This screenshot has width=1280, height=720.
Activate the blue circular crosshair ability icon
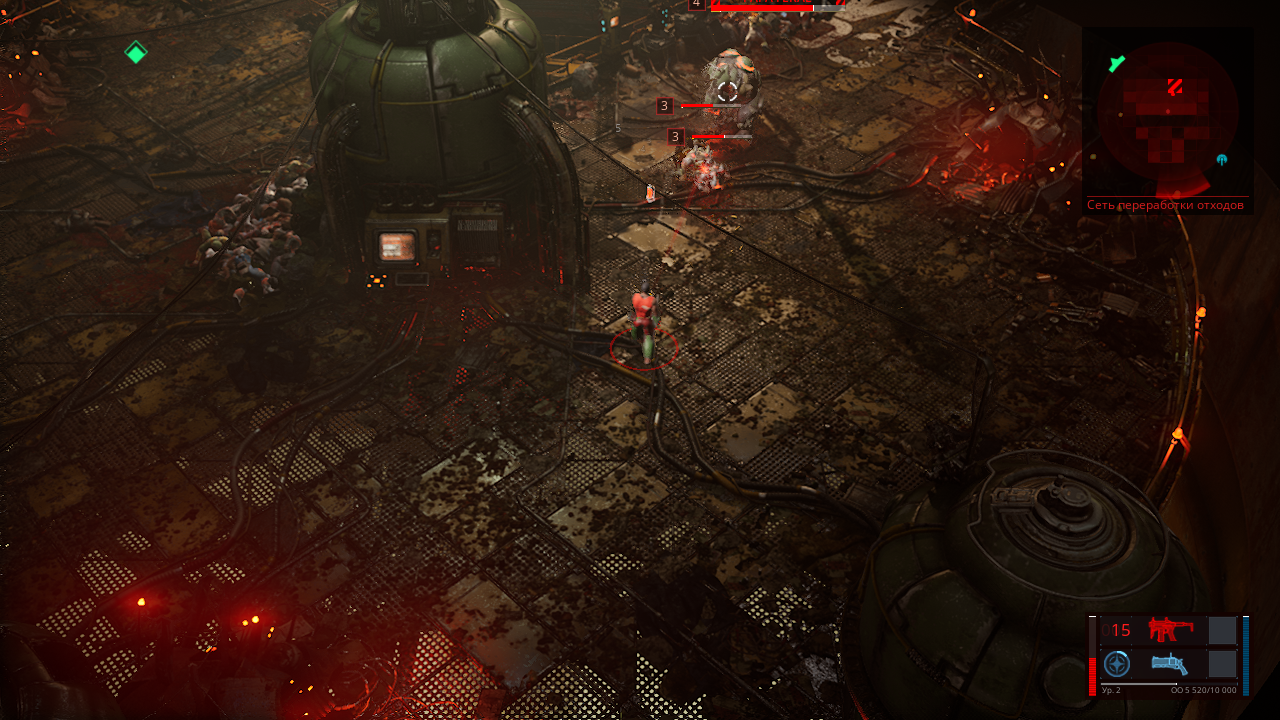pyautogui.click(x=1117, y=664)
